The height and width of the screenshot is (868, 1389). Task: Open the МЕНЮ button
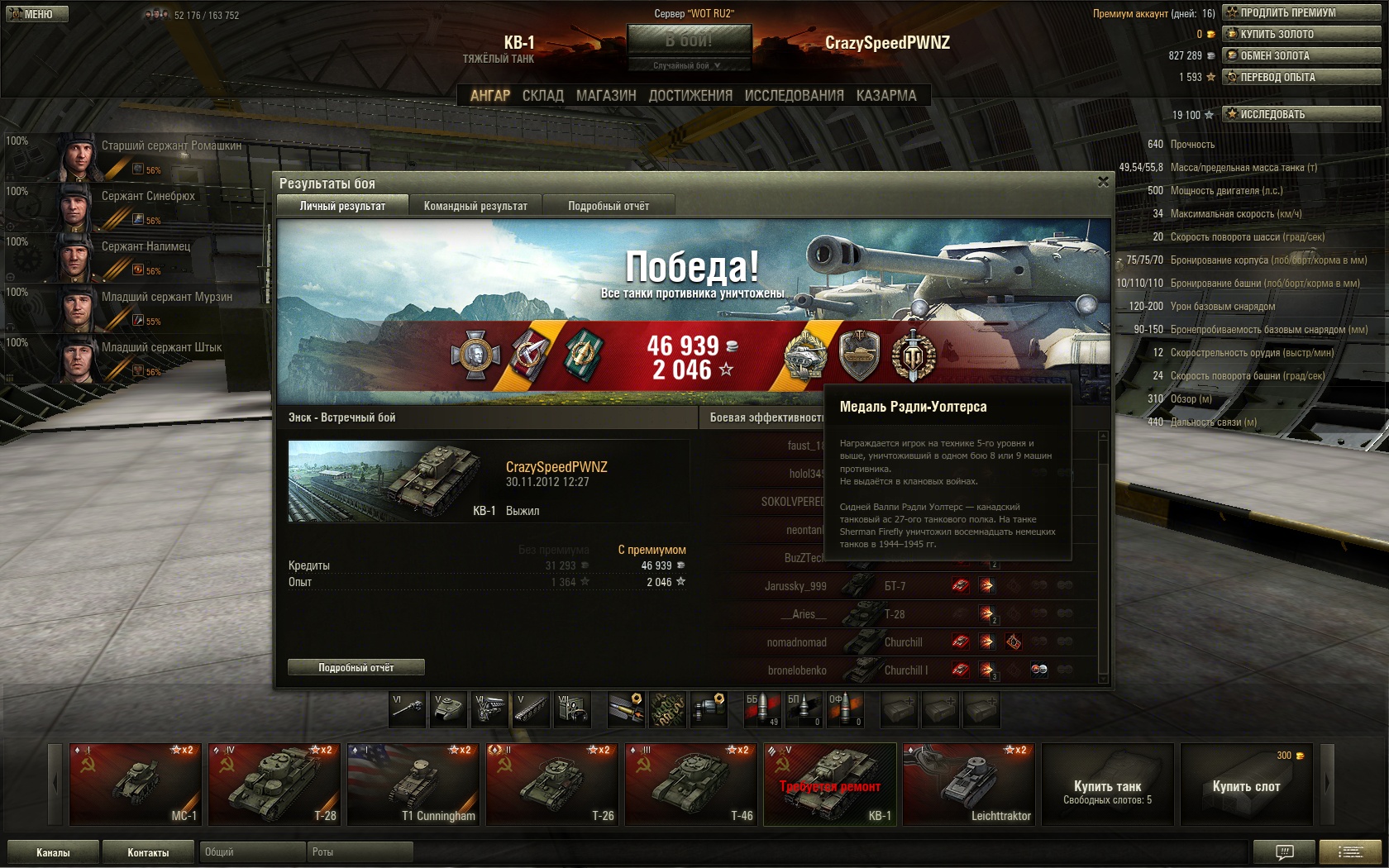(36, 14)
